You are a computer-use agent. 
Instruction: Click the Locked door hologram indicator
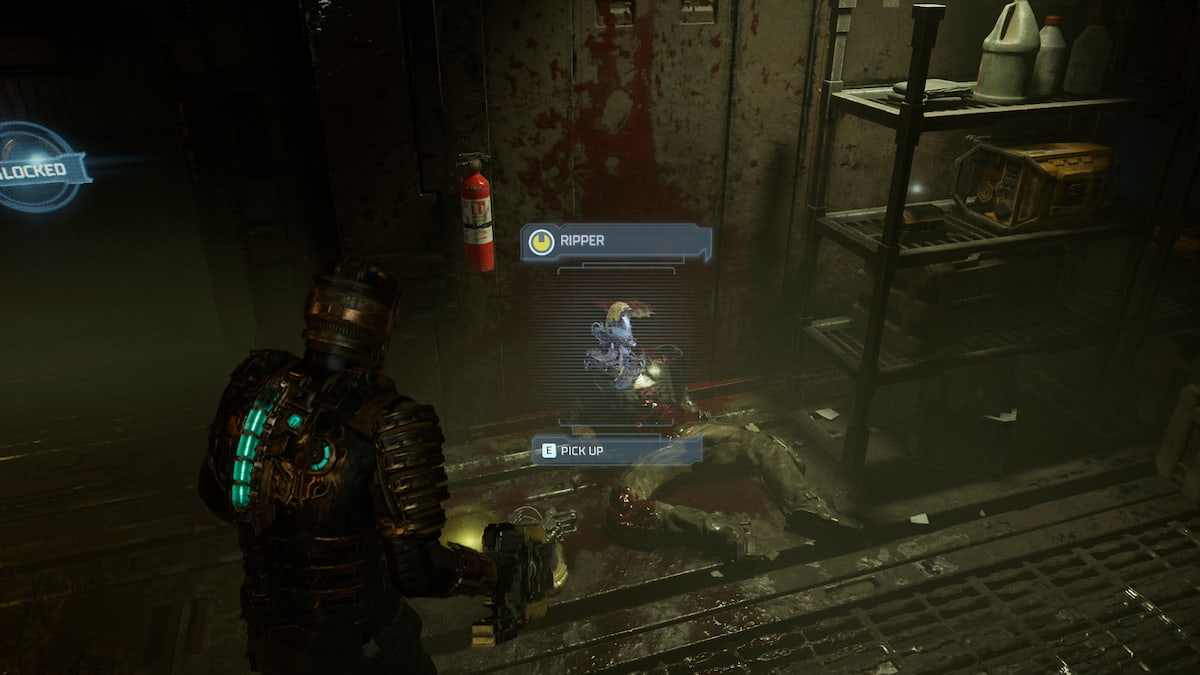40,168
